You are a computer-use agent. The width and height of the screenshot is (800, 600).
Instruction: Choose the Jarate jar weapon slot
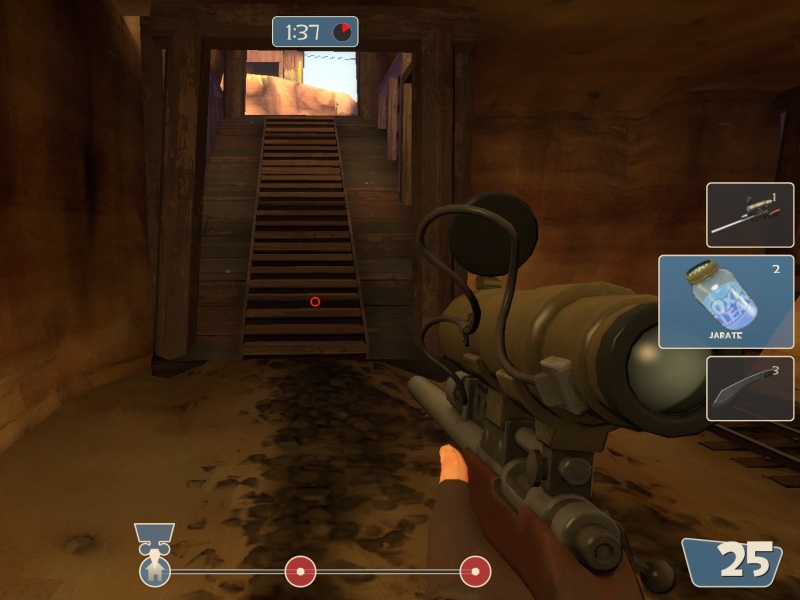(726, 301)
